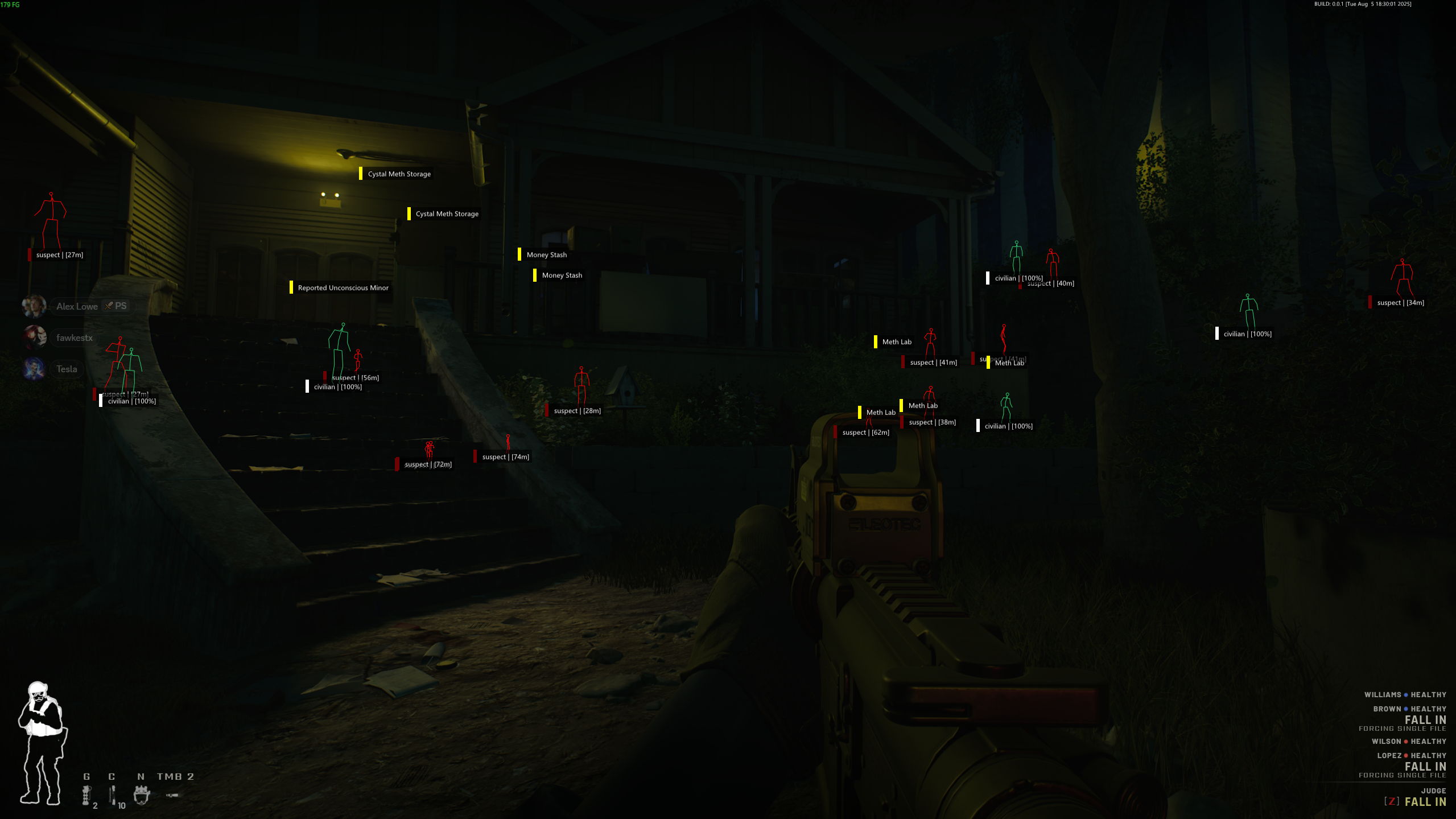Choose Tesla in the voice overlay list
This screenshot has width=1456, height=819.
(x=67, y=369)
